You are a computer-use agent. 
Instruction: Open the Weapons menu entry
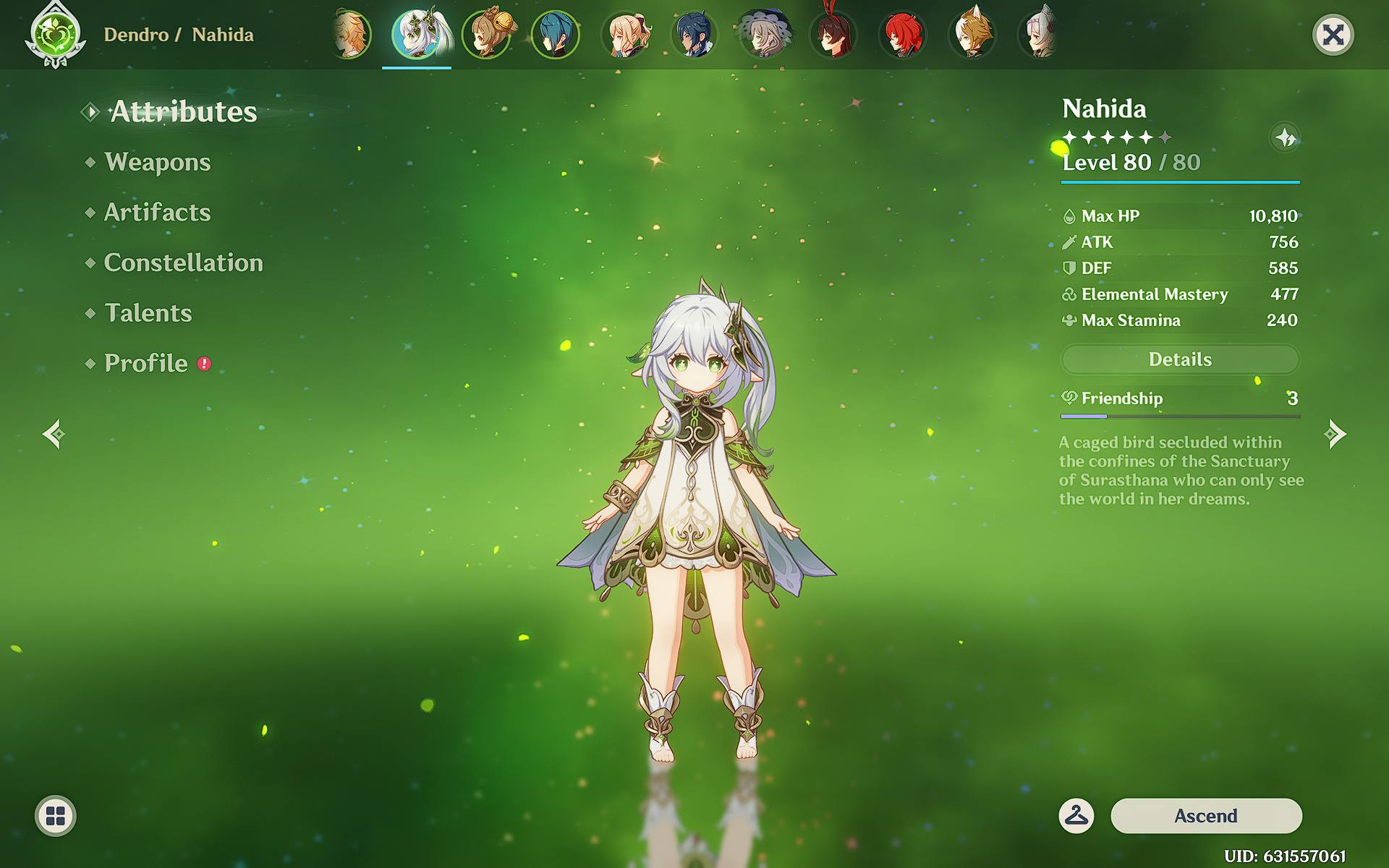(157, 162)
